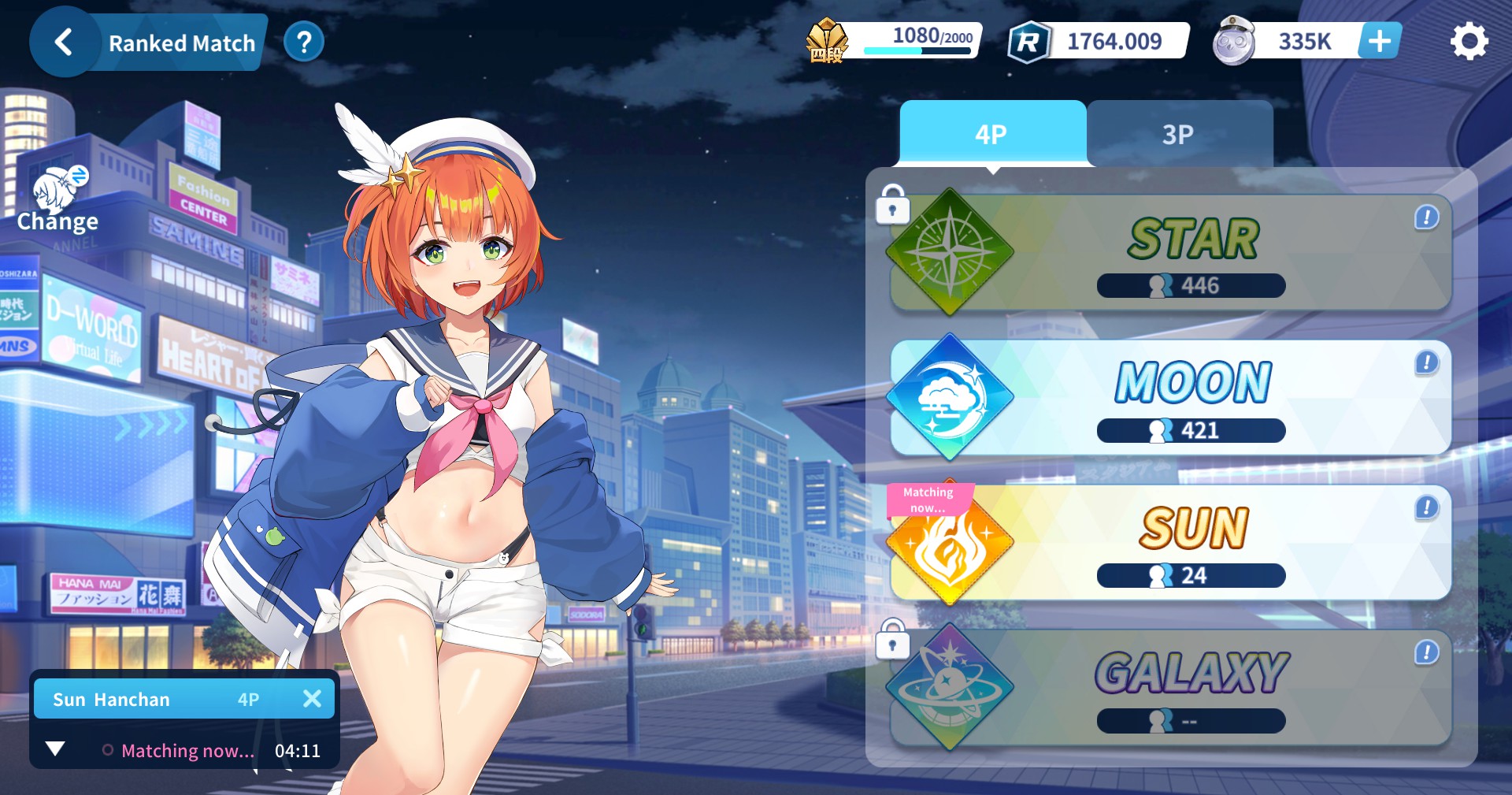Open the question mark help button
This screenshot has height=795, width=1512.
pyautogui.click(x=304, y=43)
